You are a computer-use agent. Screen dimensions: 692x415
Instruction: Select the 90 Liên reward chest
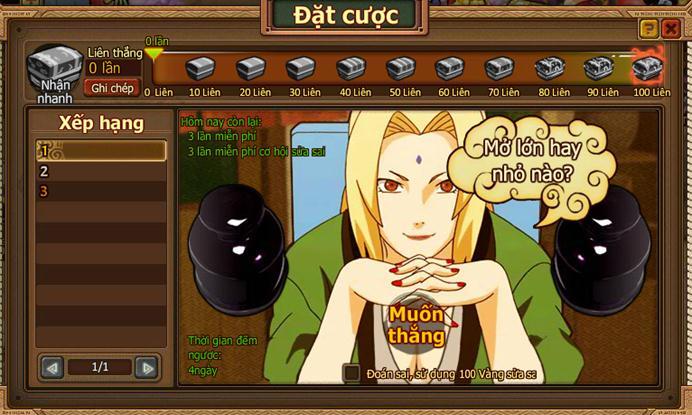[598, 69]
